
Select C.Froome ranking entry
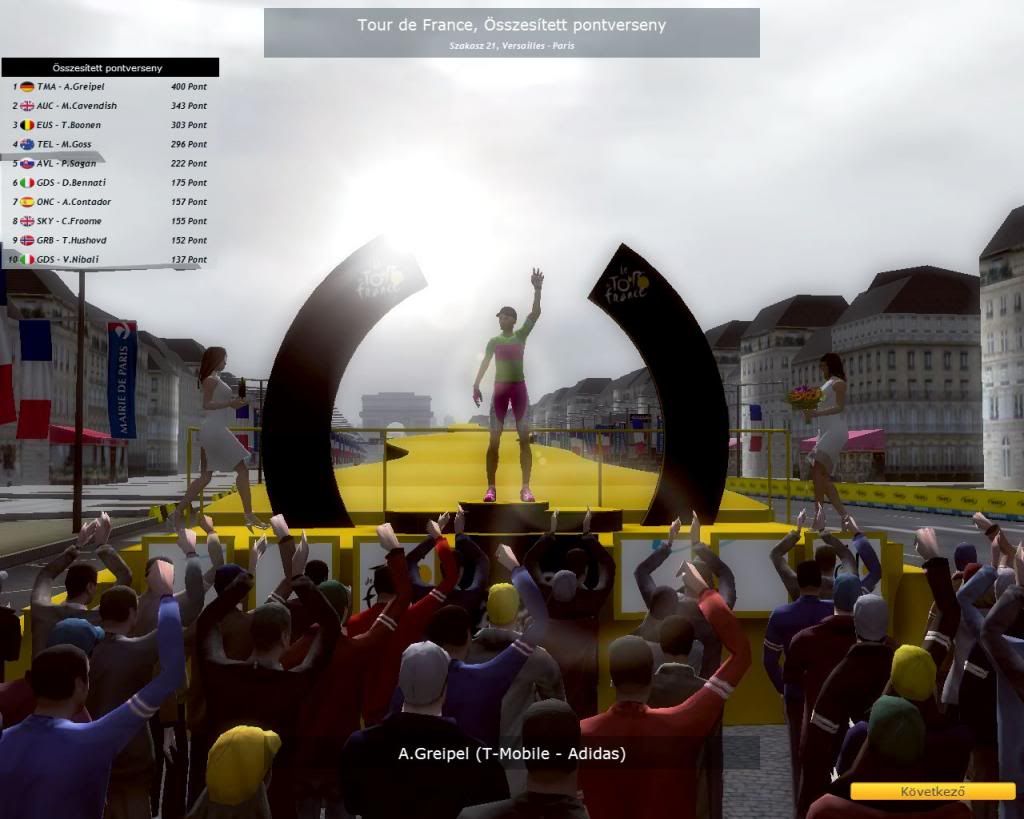pos(109,221)
